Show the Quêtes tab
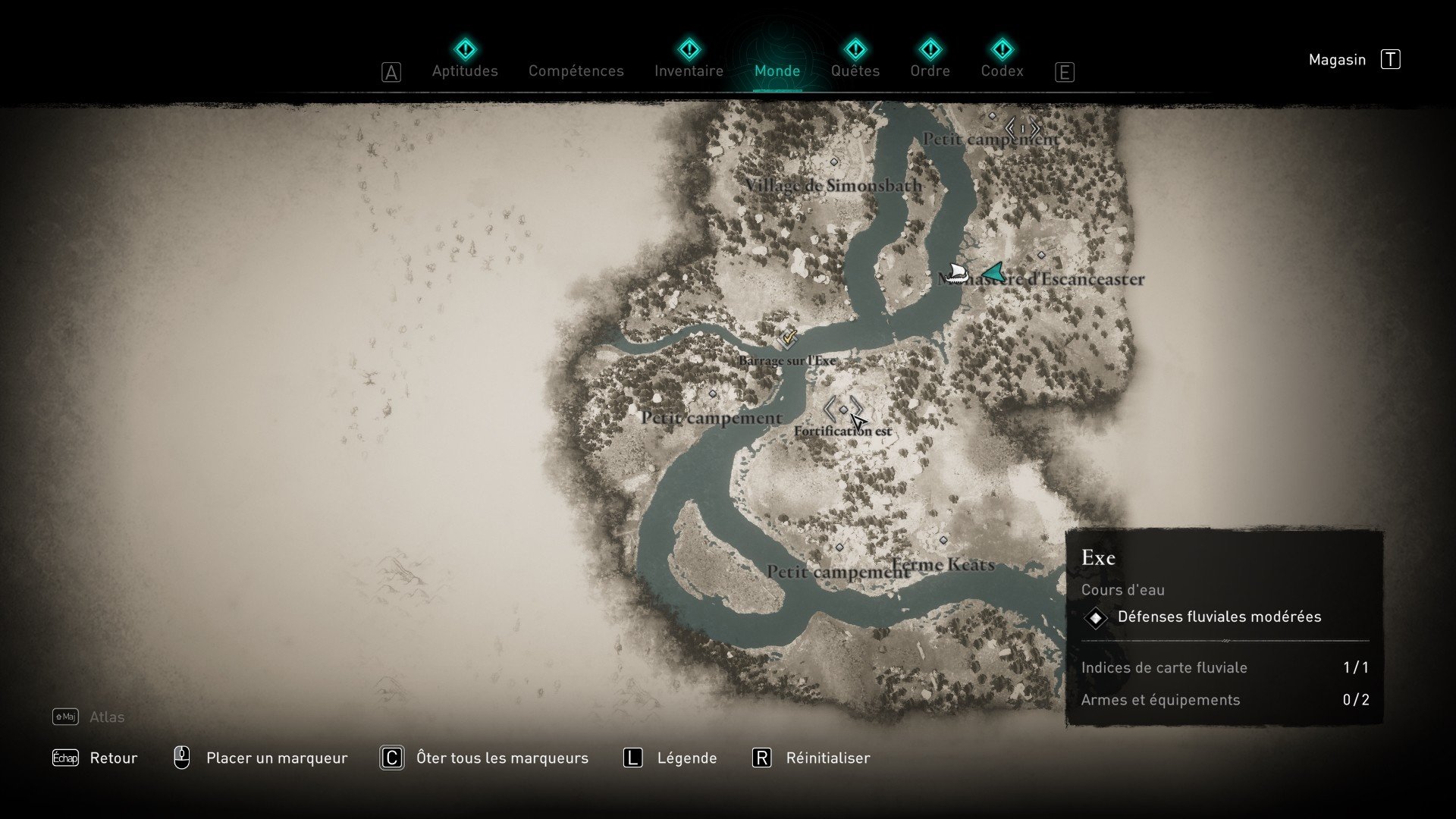This screenshot has width=1456, height=819. 855,71
